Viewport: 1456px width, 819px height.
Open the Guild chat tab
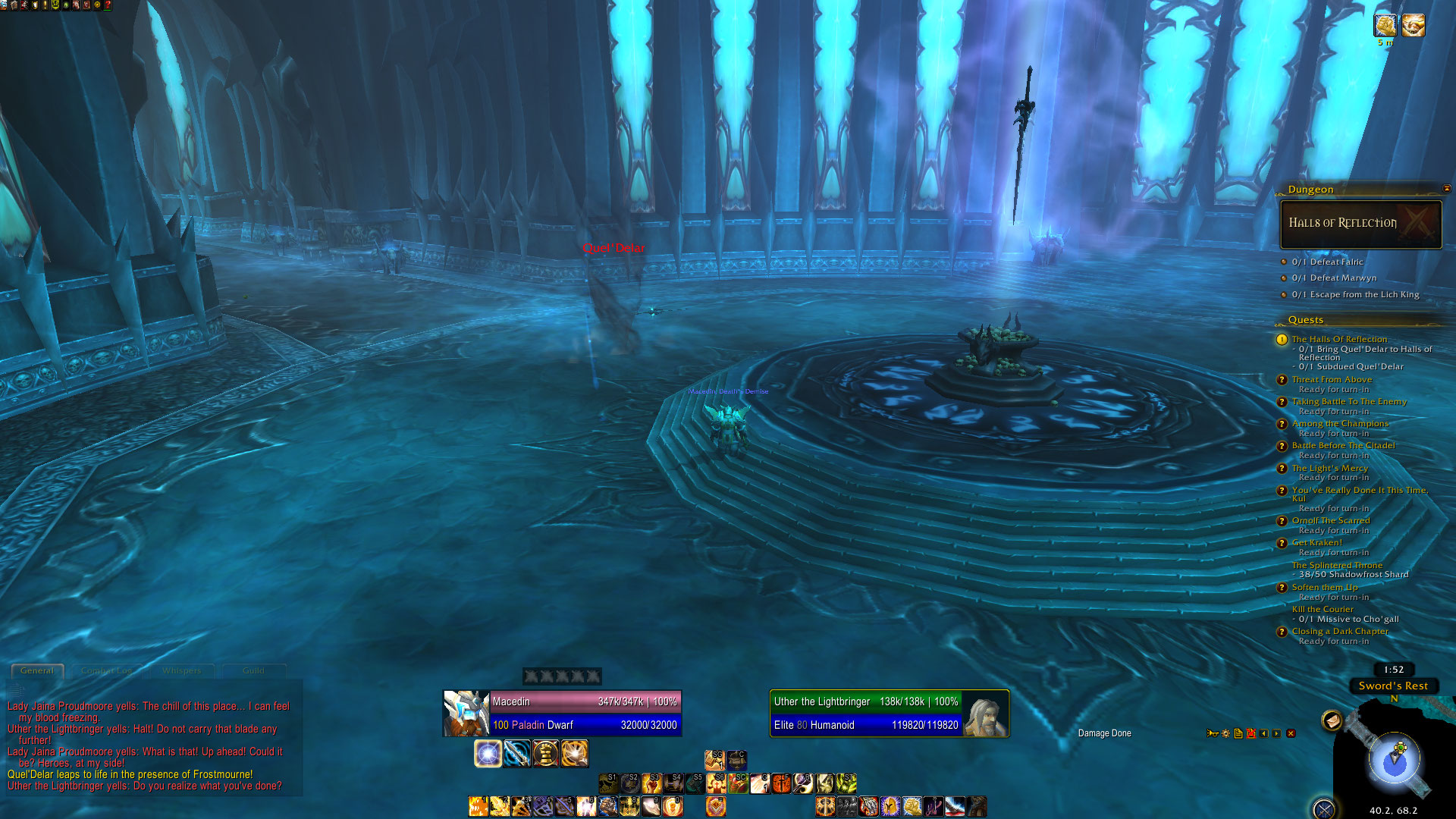coord(253,670)
